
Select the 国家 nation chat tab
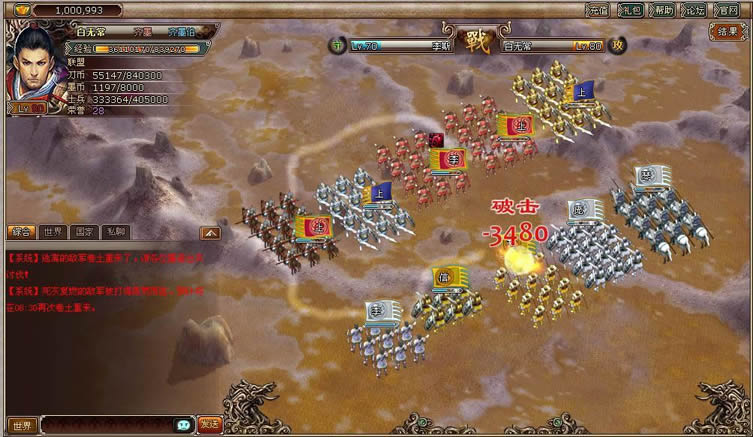click(85, 232)
